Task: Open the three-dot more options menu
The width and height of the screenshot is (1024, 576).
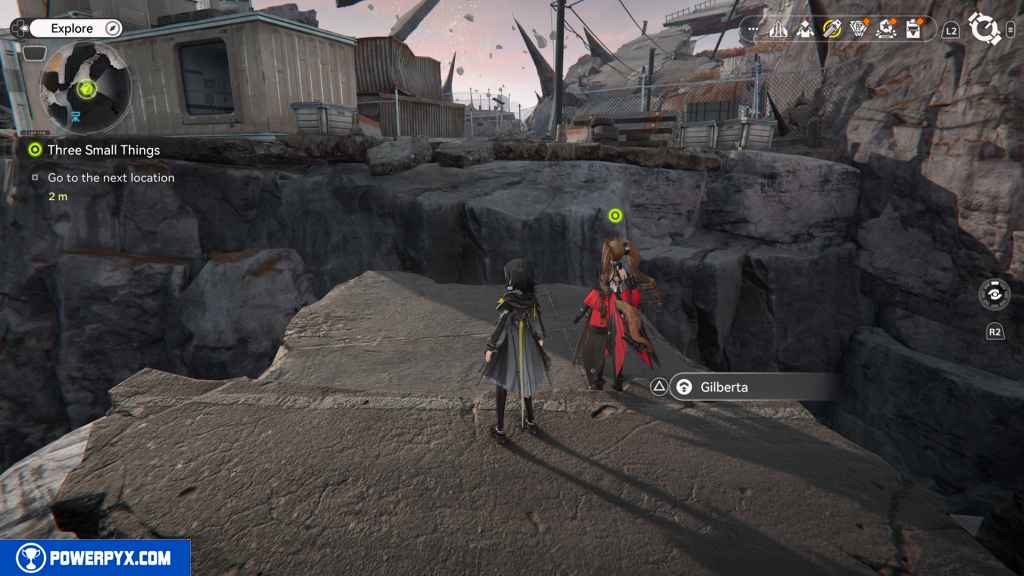Action: pyautogui.click(x=753, y=30)
